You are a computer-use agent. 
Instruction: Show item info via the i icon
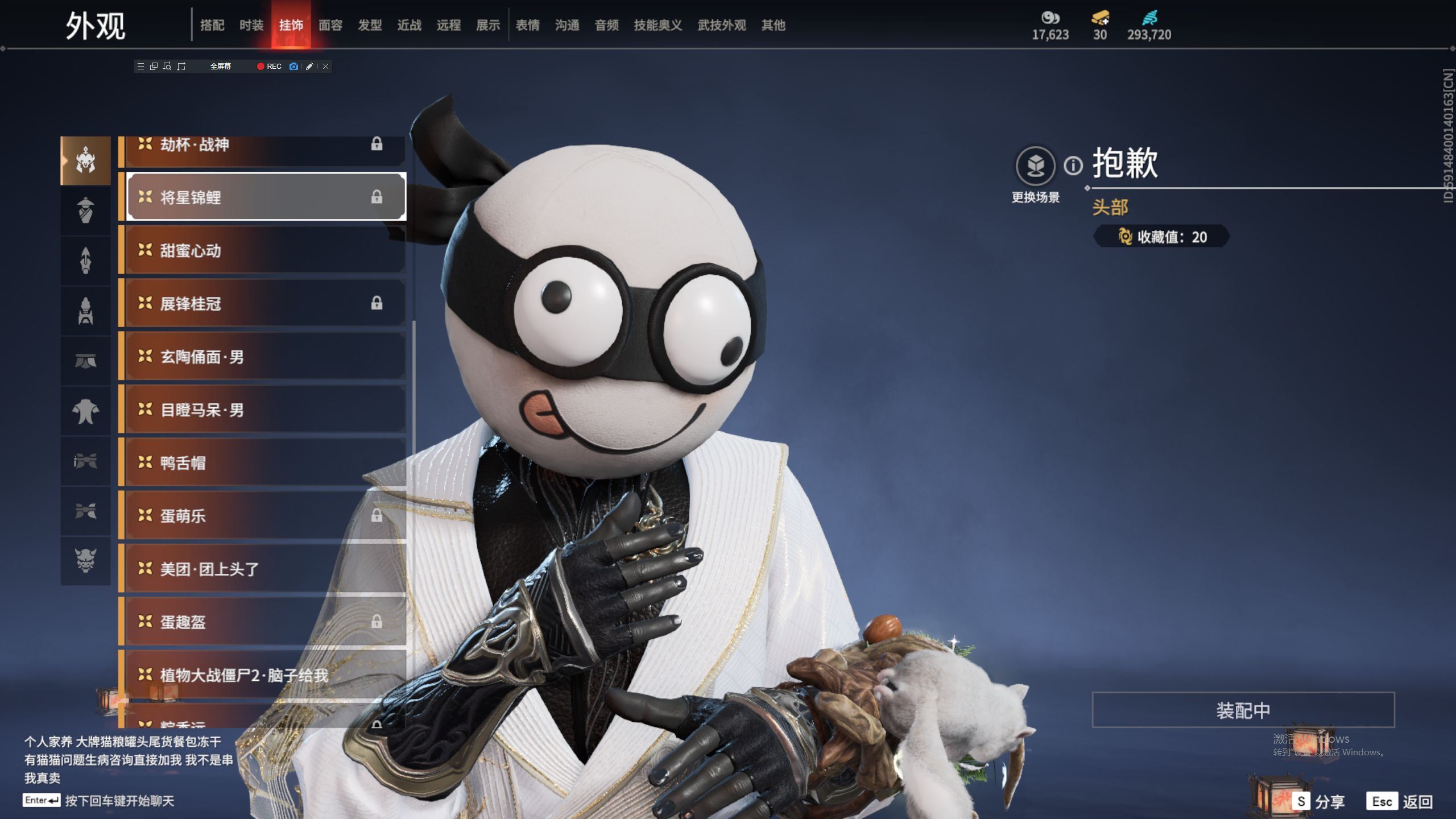click(1073, 166)
